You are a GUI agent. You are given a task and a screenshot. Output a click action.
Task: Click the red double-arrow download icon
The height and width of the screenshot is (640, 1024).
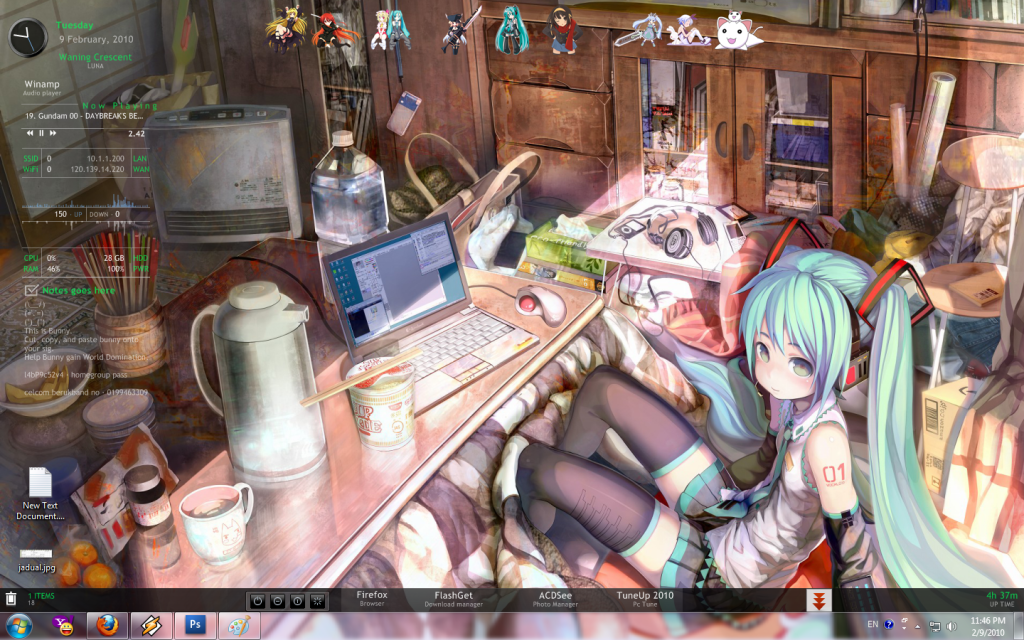coord(818,600)
